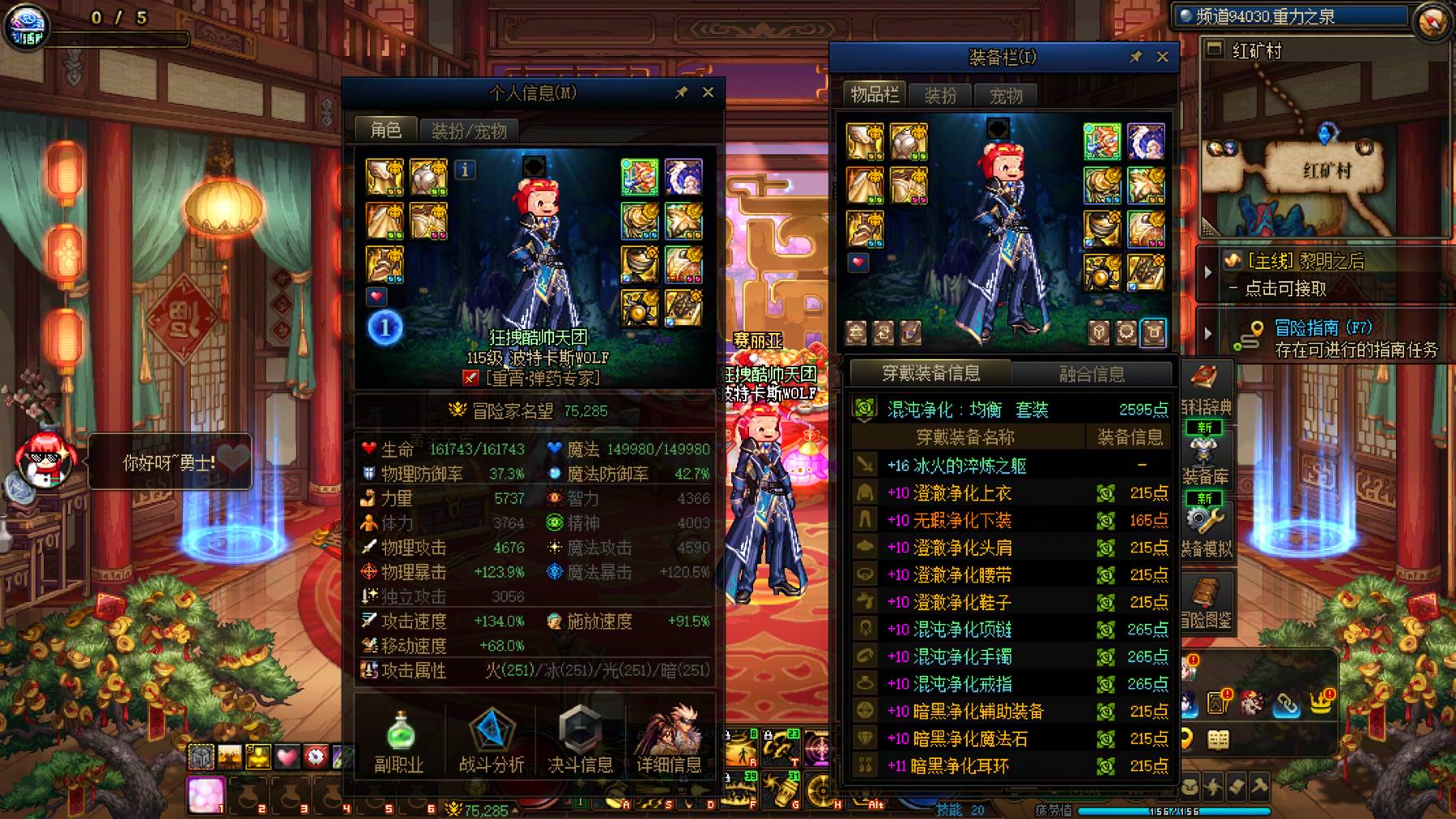
Task: Click the chain link icon beside the crown
Action: pos(1286,704)
